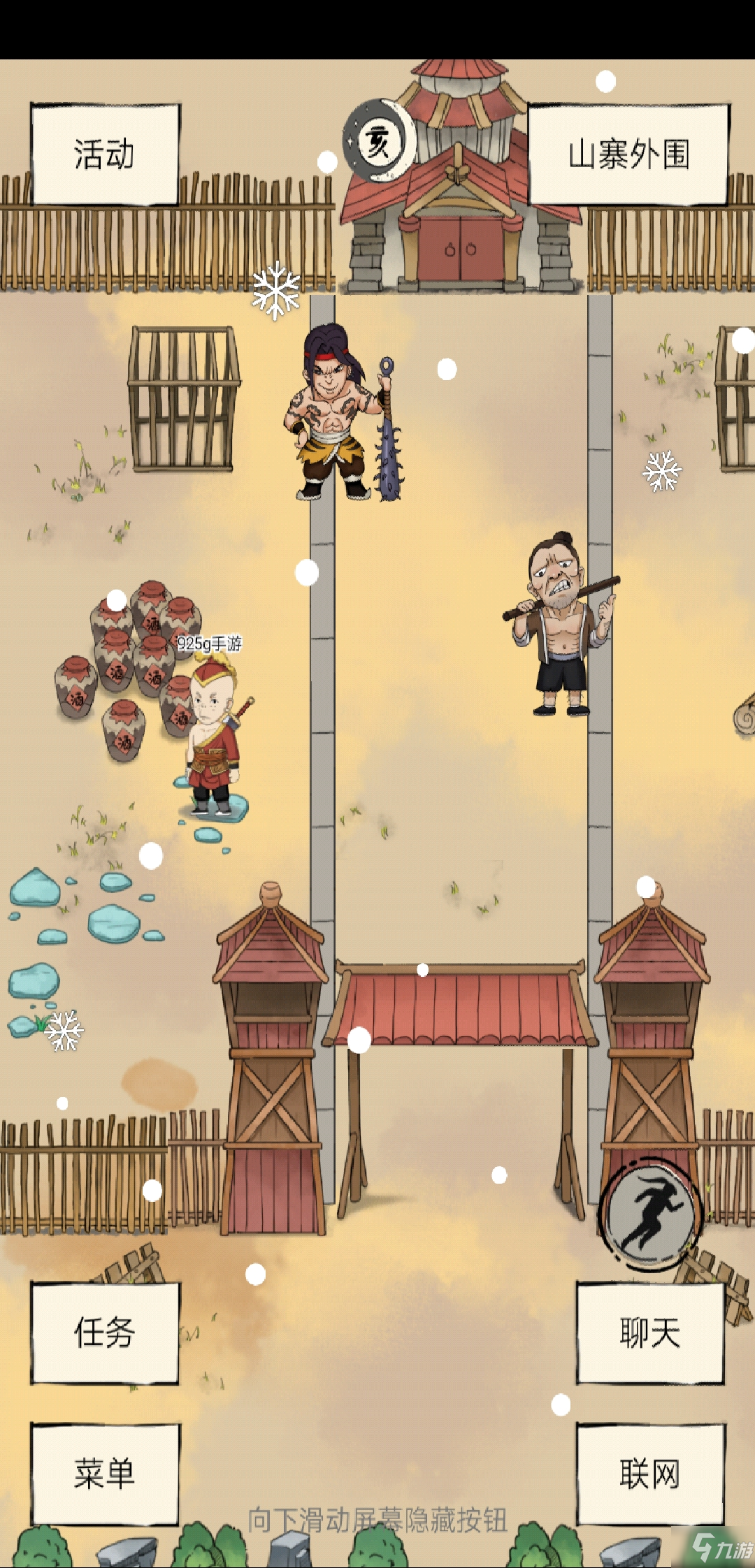Open the 任务 quest panel
755x1568 pixels.
pos(105,1333)
